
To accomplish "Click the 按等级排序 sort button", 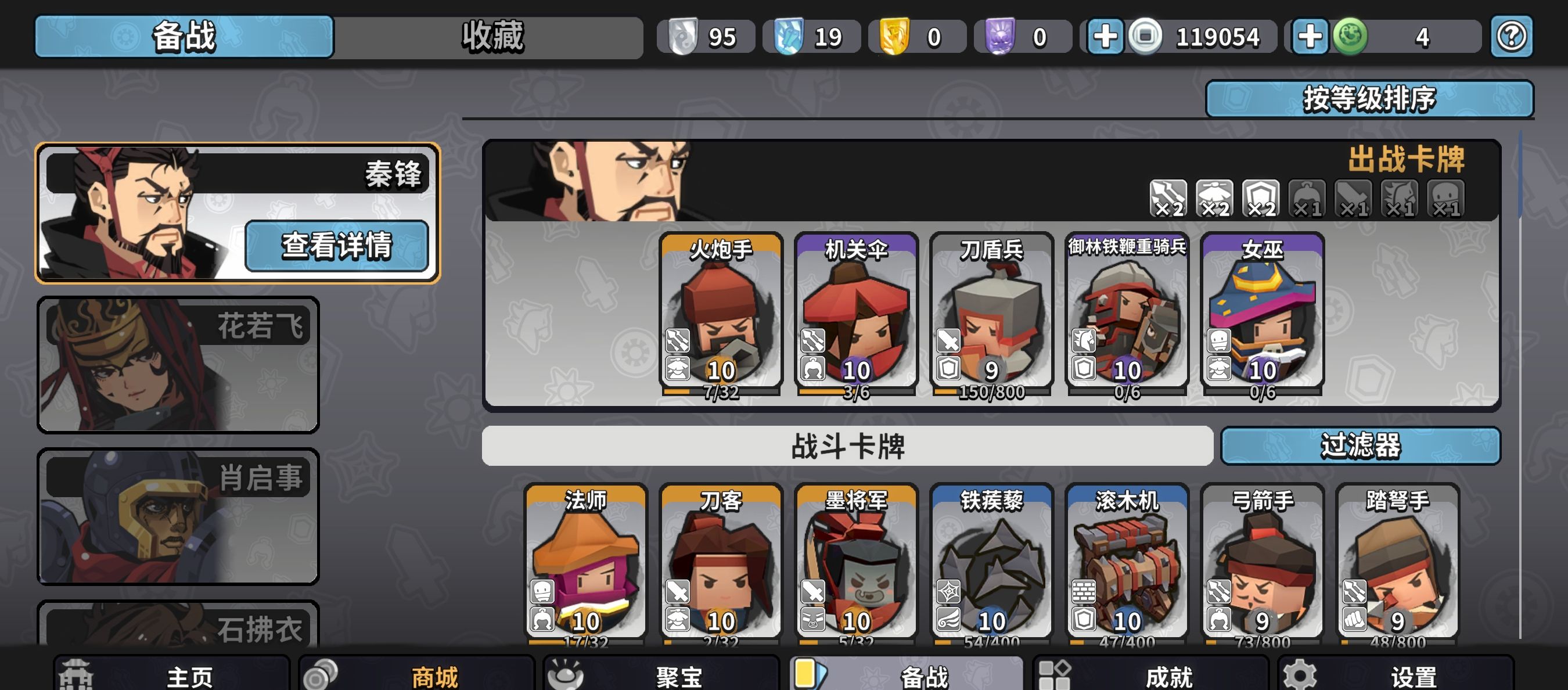I will click(x=1369, y=99).
